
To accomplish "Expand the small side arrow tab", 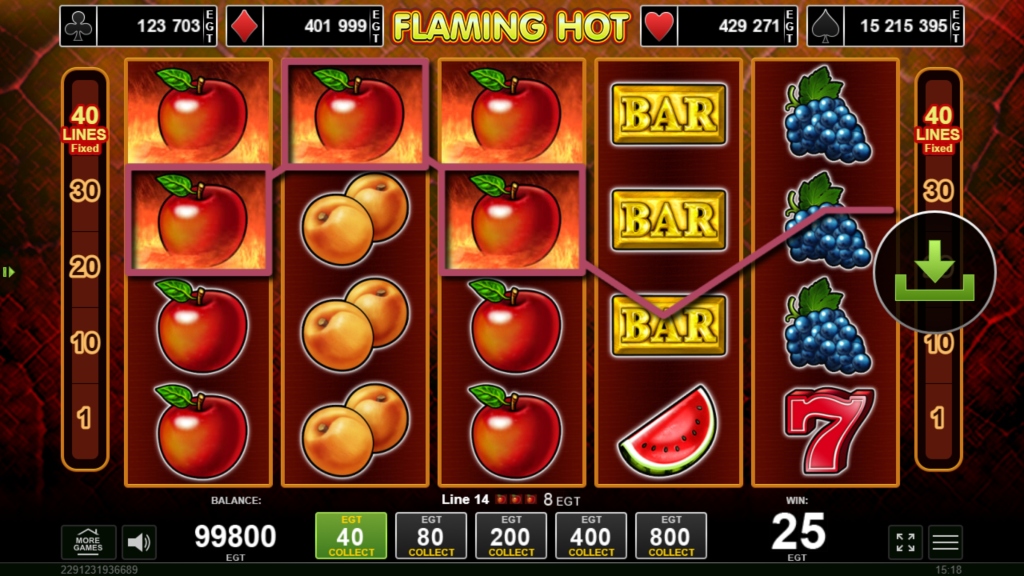I will pyautogui.click(x=6, y=272).
